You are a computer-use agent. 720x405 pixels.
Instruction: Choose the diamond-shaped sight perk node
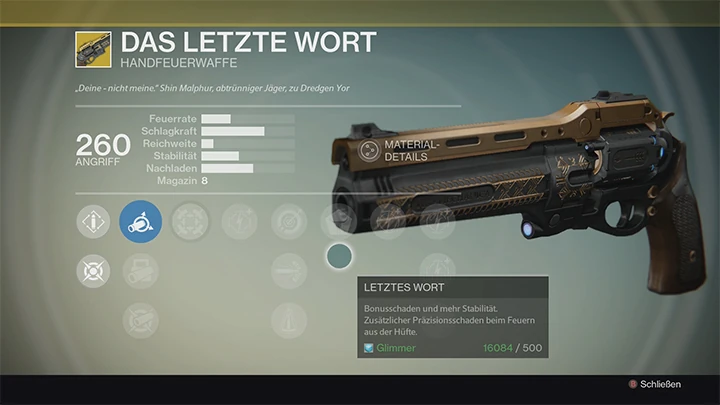[93, 221]
